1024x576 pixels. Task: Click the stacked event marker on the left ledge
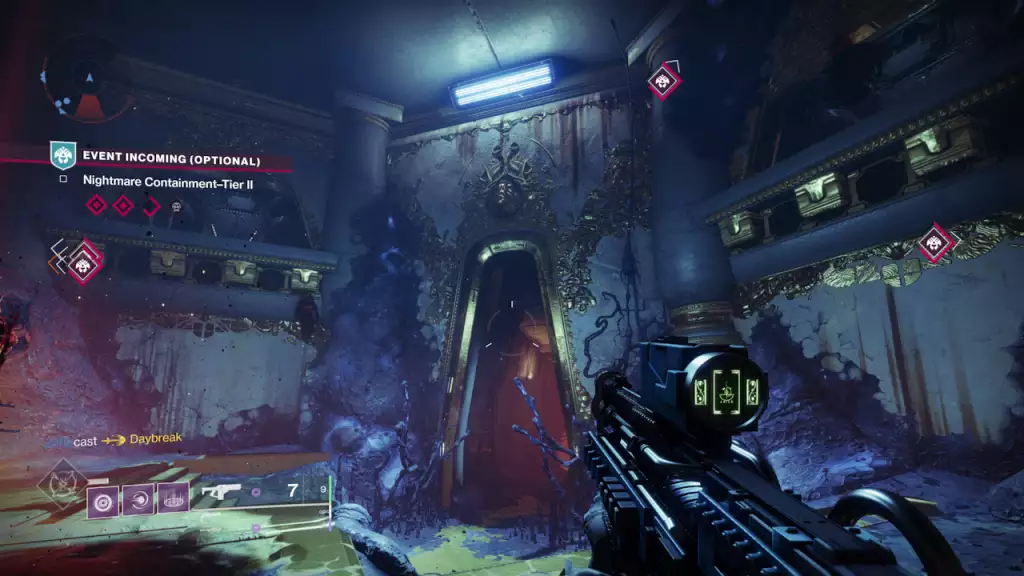click(x=84, y=261)
